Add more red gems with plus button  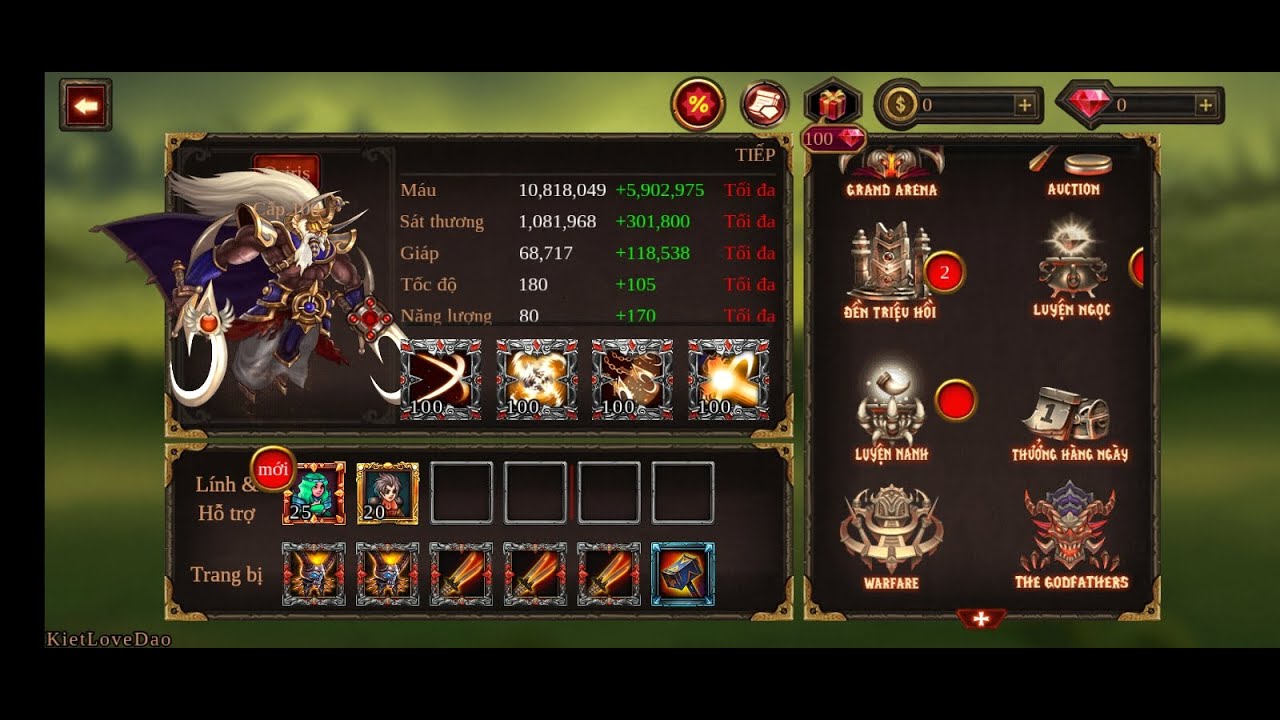tap(1205, 105)
